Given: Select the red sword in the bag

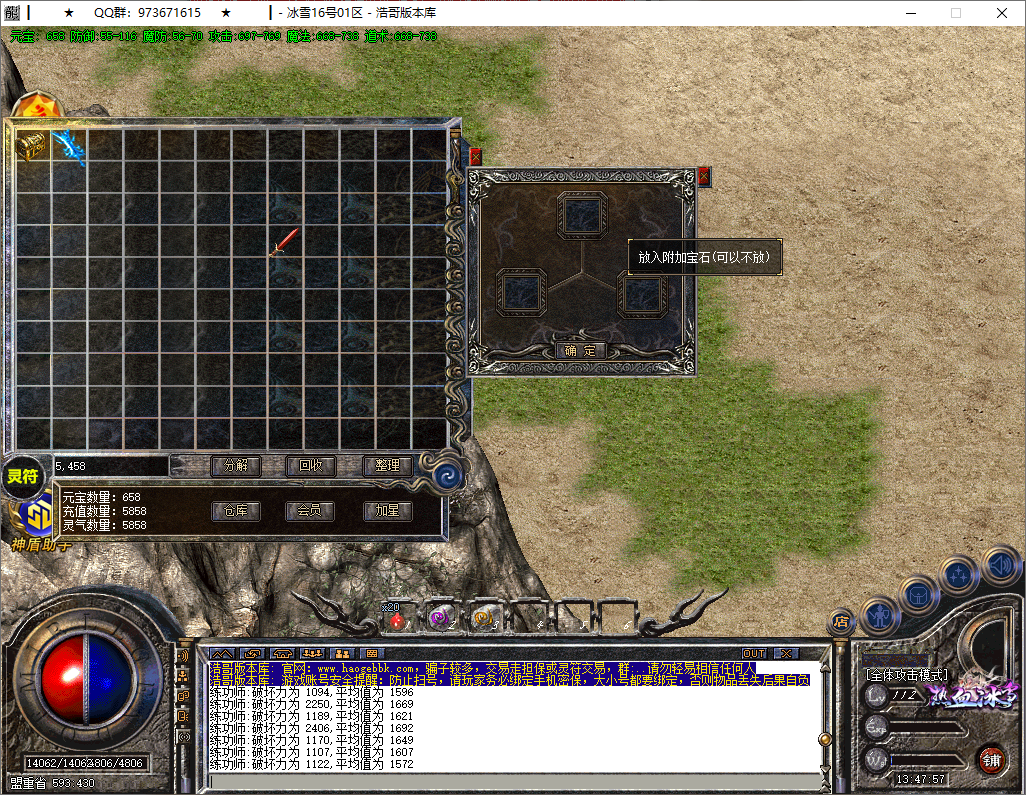Looking at the screenshot, I should [284, 242].
